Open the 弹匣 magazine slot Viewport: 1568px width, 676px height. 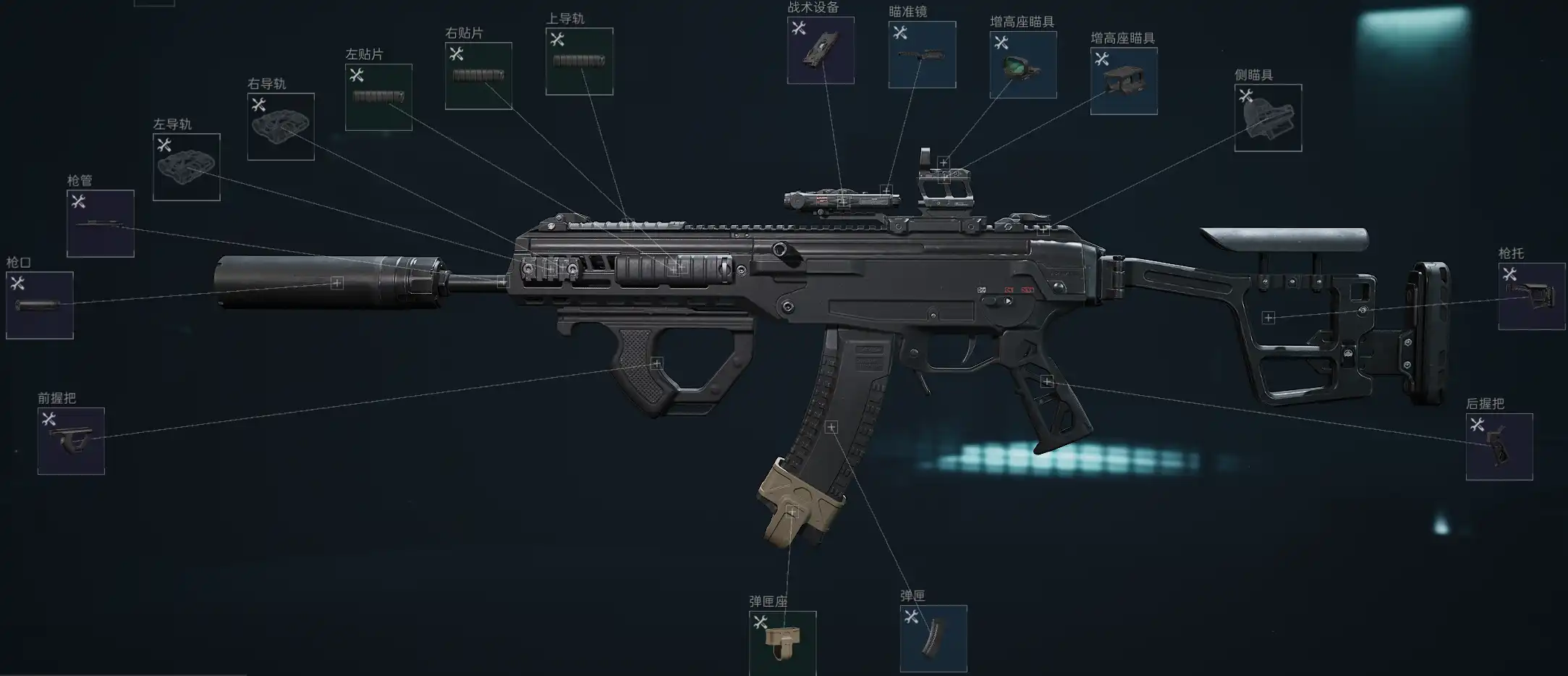933,638
